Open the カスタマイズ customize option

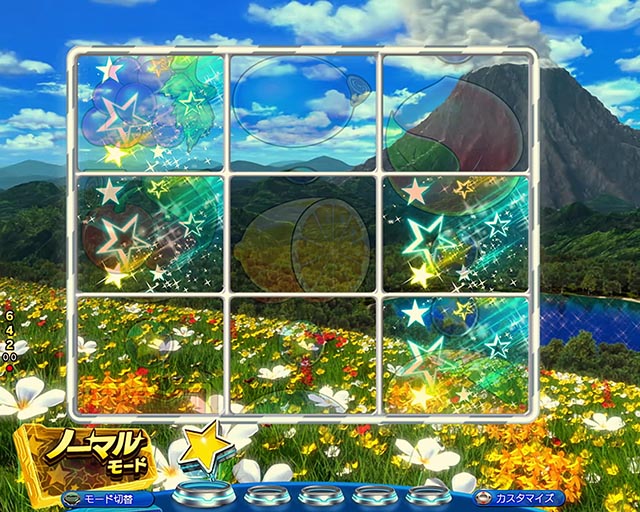(518, 497)
